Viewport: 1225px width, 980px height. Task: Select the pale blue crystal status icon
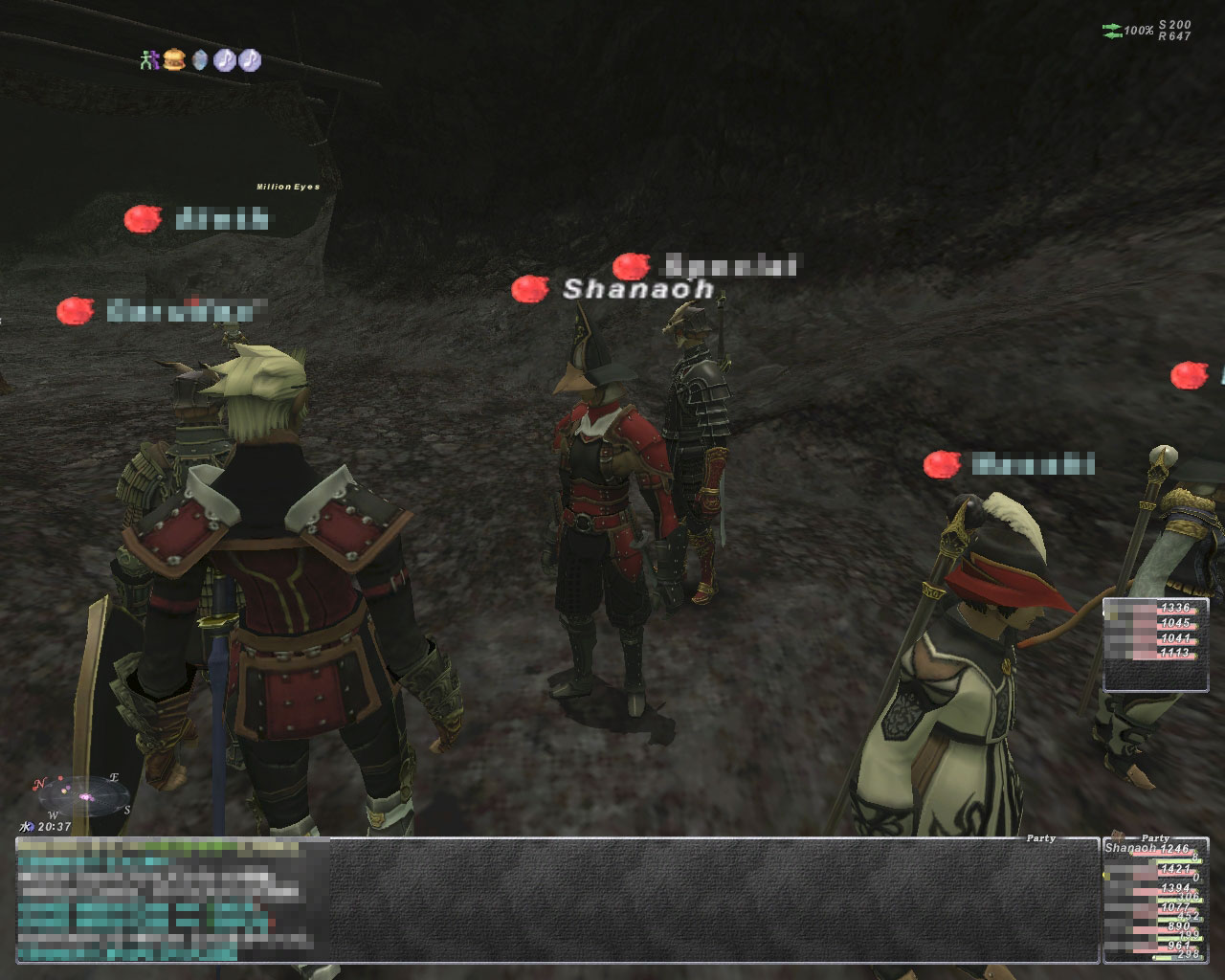pos(199,60)
